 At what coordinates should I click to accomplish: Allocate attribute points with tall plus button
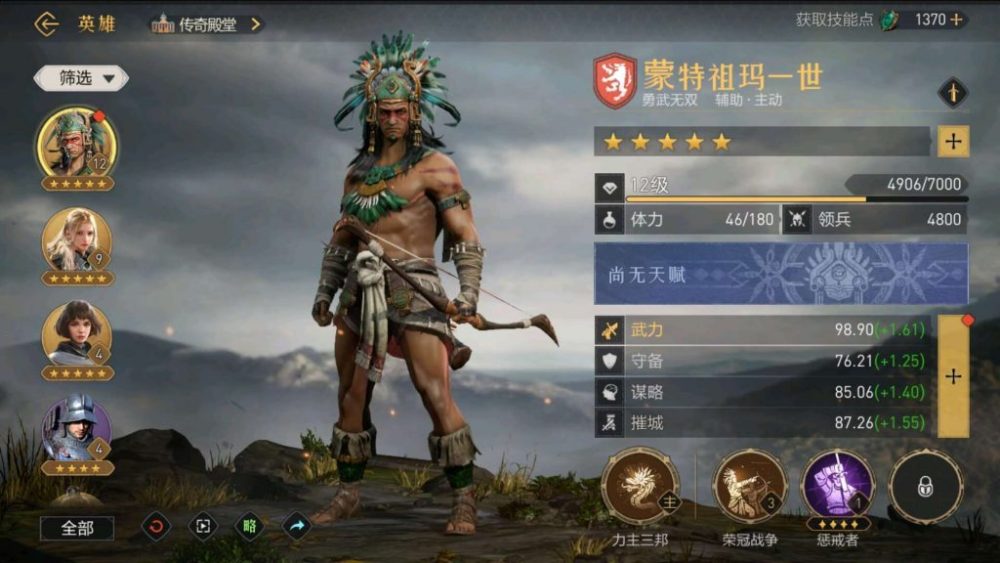point(953,376)
